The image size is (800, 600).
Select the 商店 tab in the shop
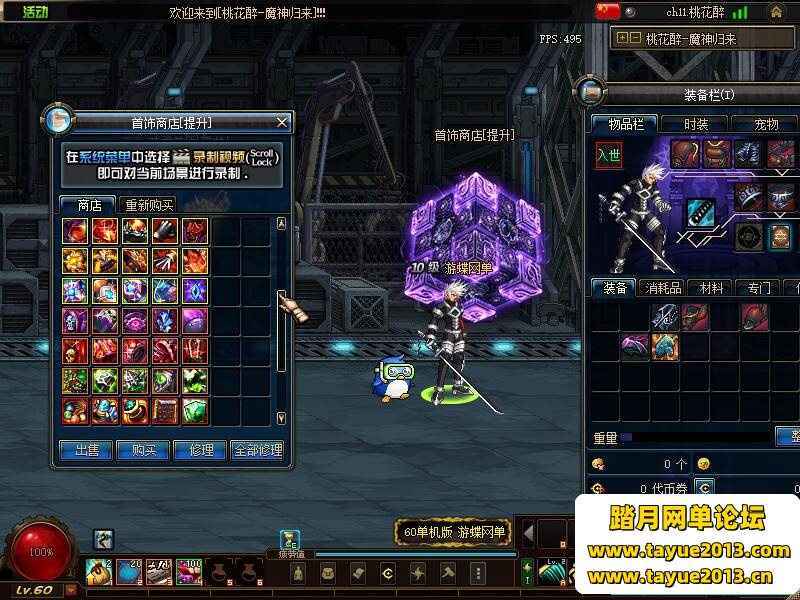click(x=89, y=204)
